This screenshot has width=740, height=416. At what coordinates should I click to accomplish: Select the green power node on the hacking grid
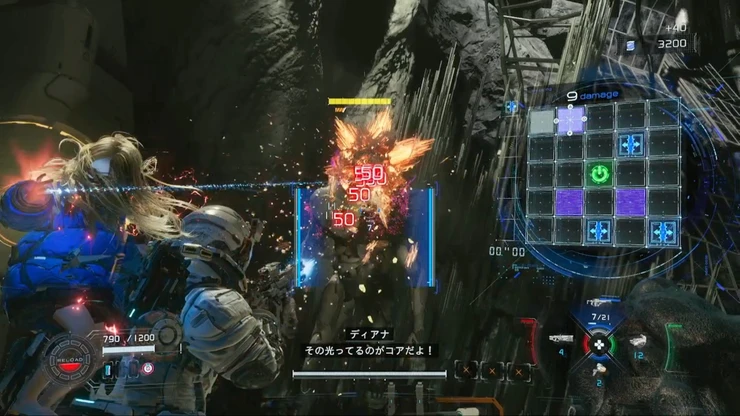point(598,174)
